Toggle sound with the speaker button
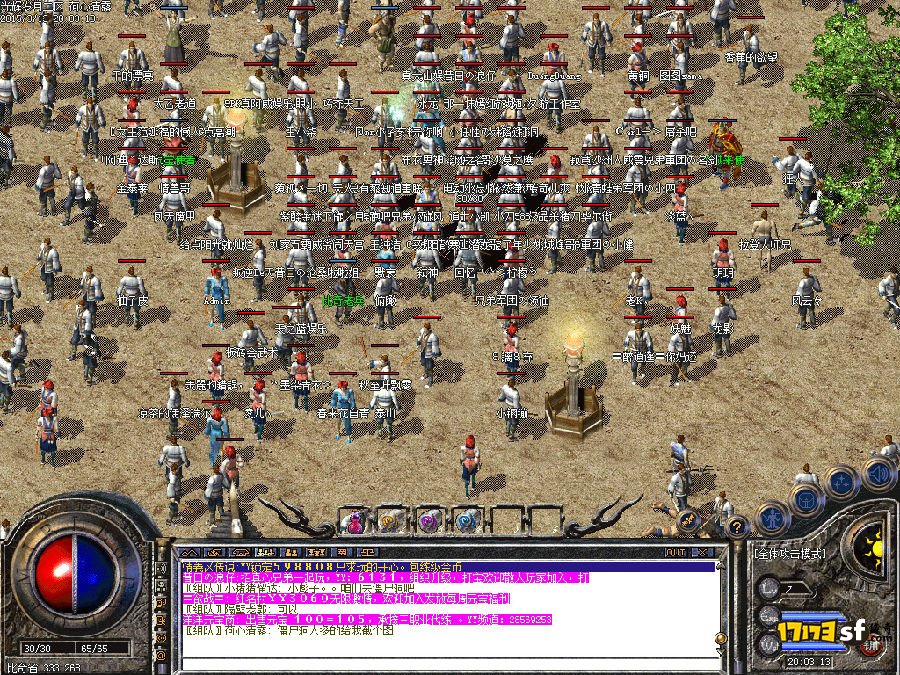Image resolution: width=900 pixels, height=675 pixels. [879, 470]
